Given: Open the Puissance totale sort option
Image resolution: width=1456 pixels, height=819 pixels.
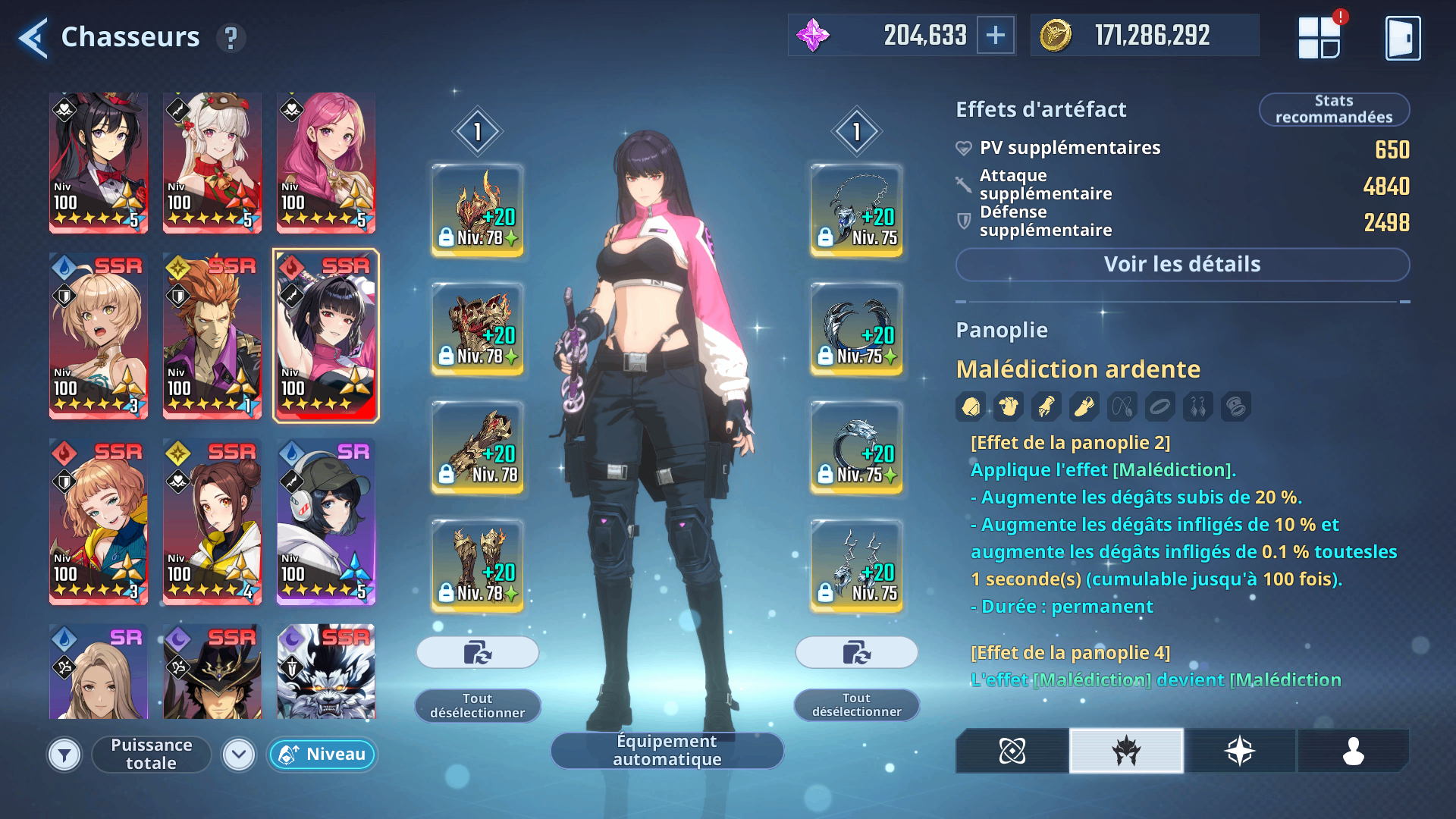Looking at the screenshot, I should pyautogui.click(x=151, y=755).
